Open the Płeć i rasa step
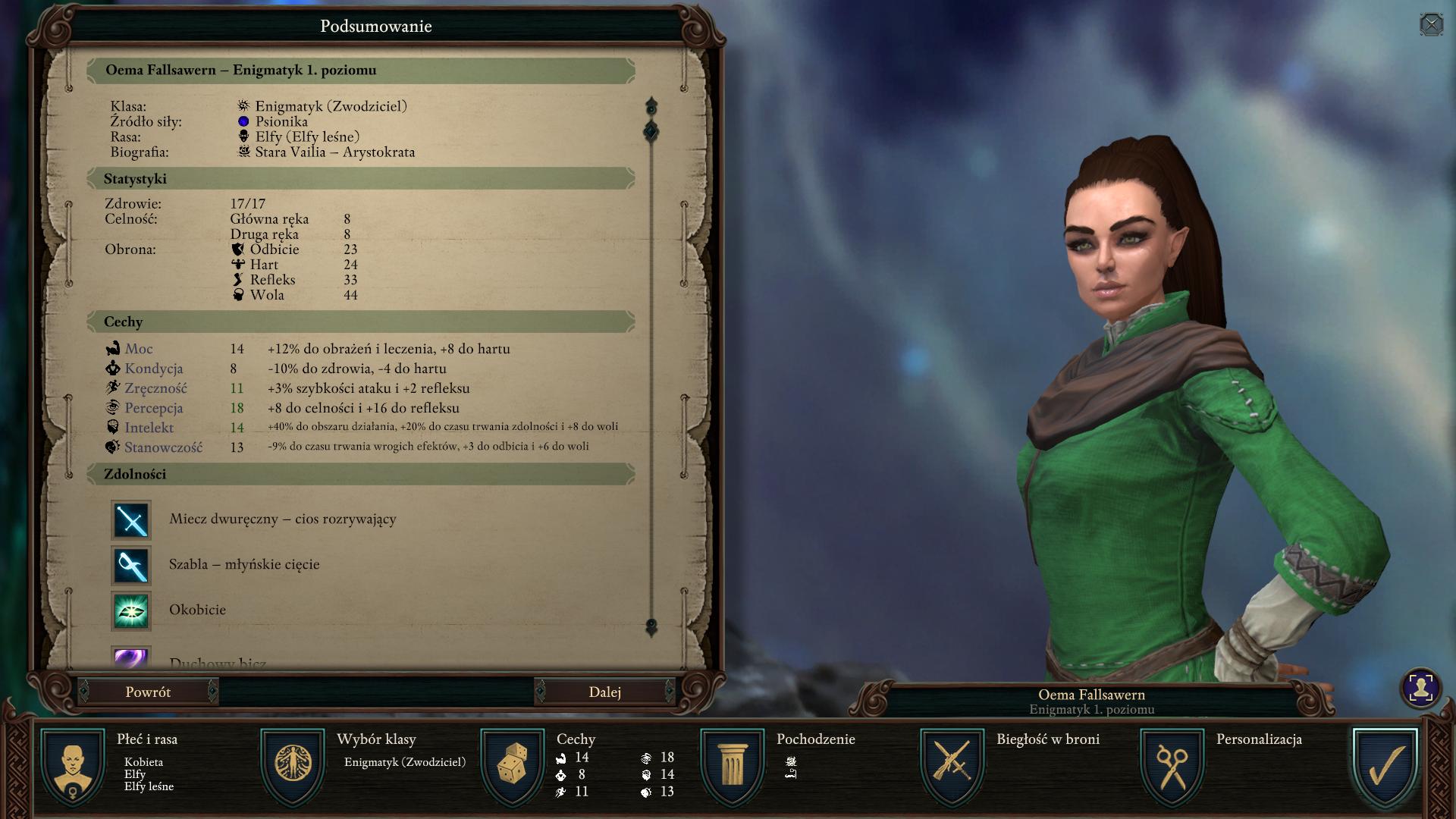The image size is (1456, 819). pyautogui.click(x=74, y=764)
